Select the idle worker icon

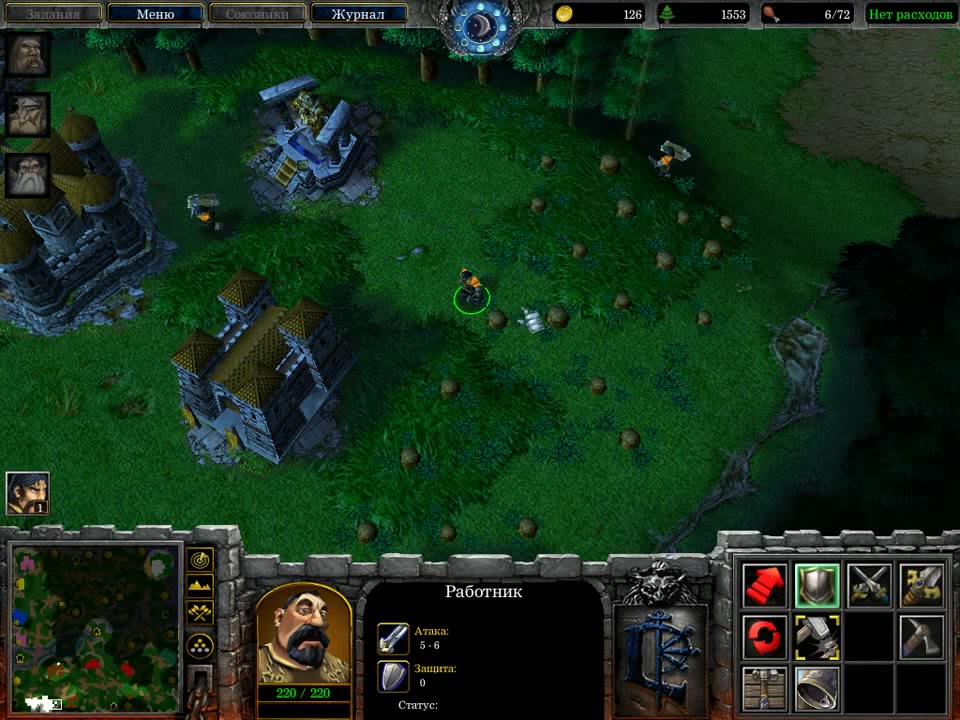coord(27,493)
